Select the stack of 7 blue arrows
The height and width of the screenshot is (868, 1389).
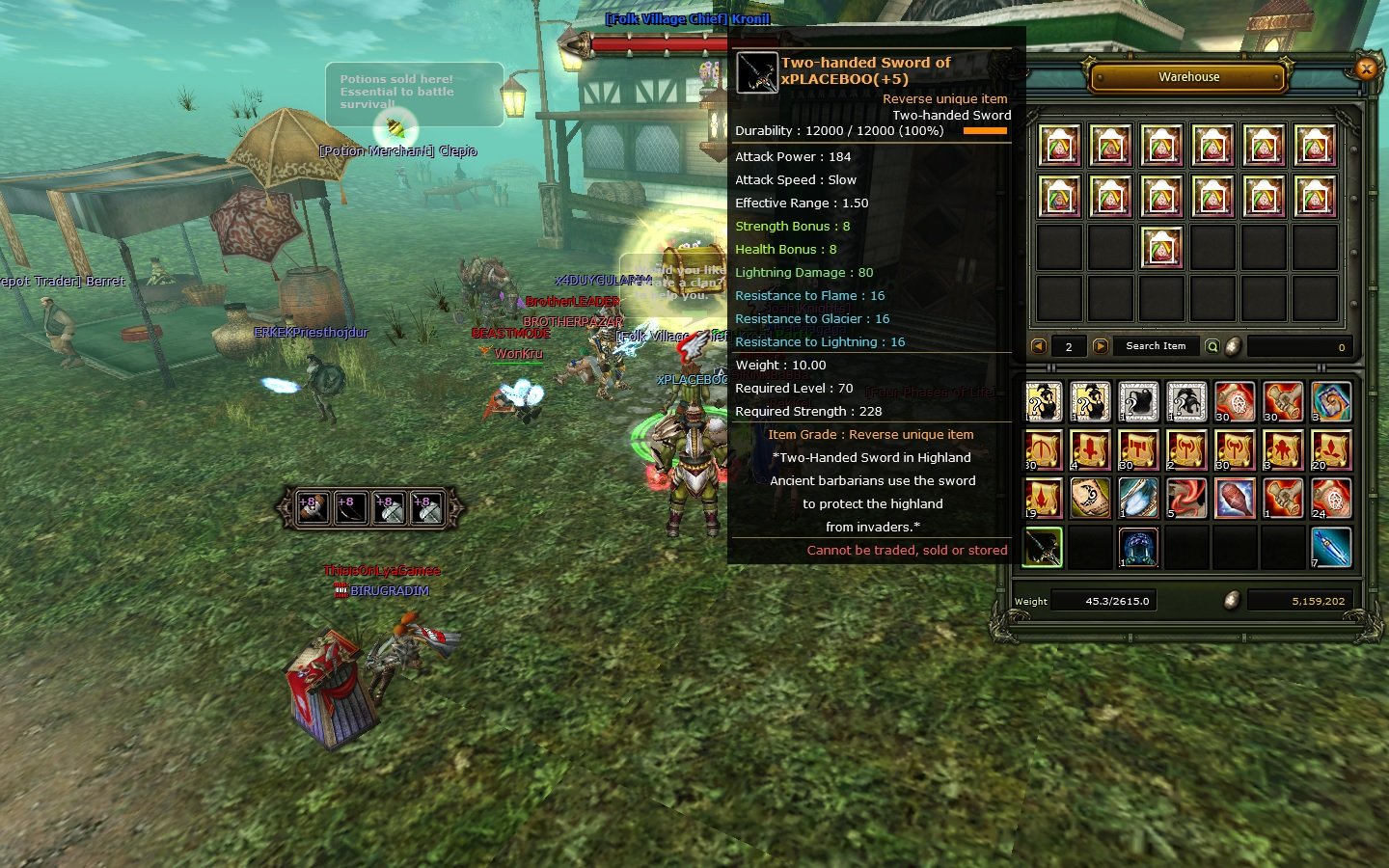(x=1329, y=547)
